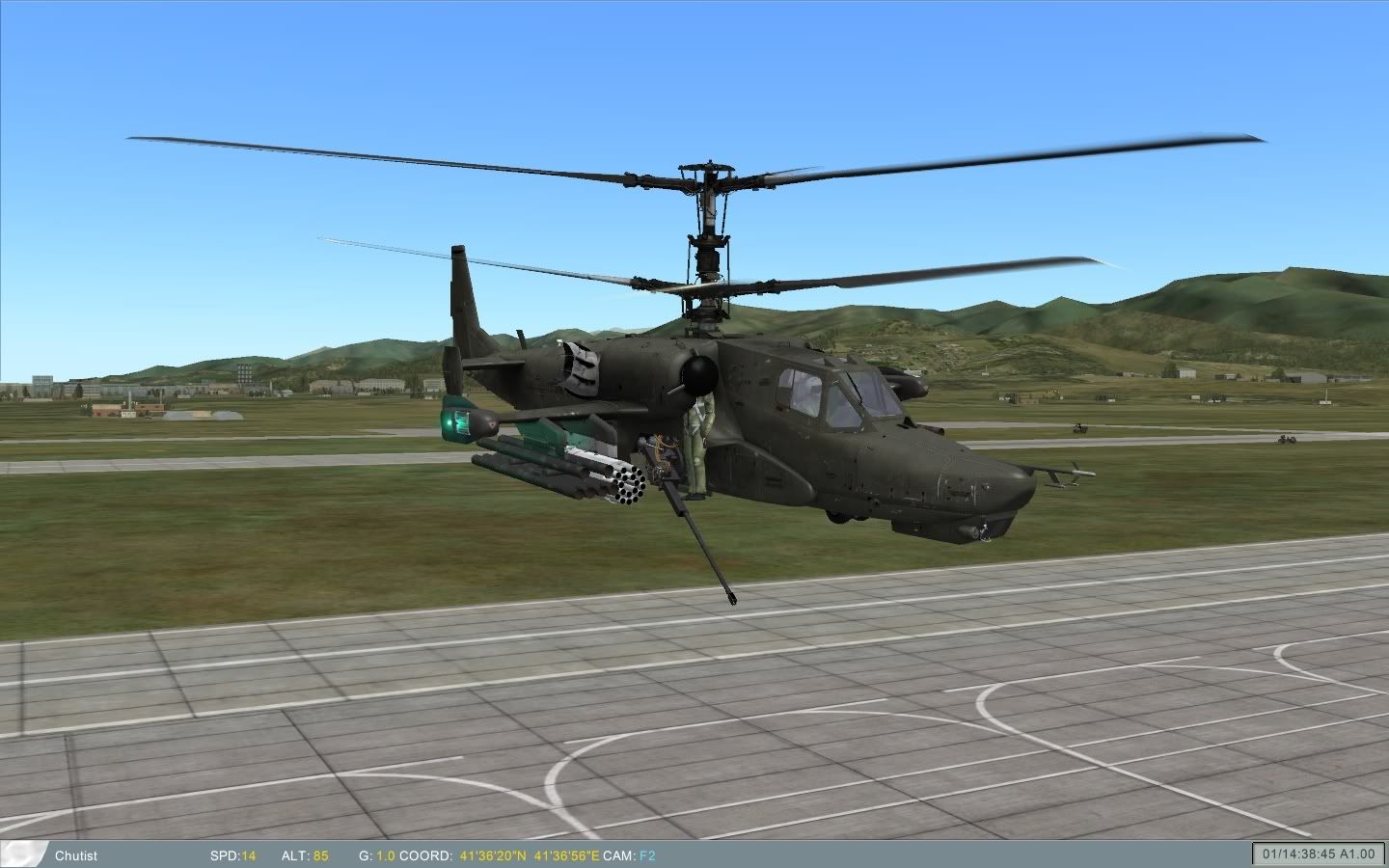Viewport: 1389px width, 868px height.
Task: Switch to the F2 external view label
Action: click(x=645, y=855)
